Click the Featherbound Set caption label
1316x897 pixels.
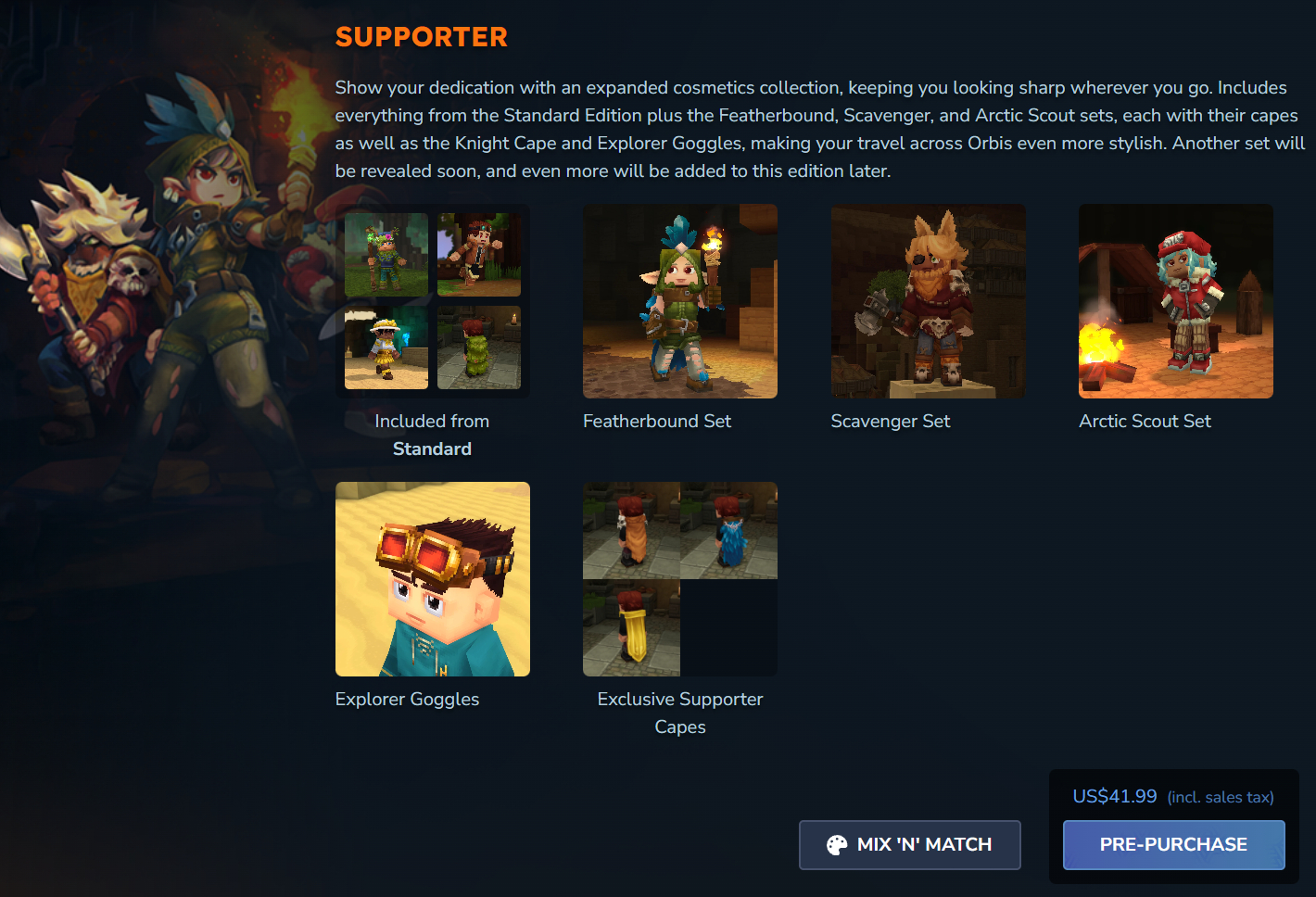656,421
